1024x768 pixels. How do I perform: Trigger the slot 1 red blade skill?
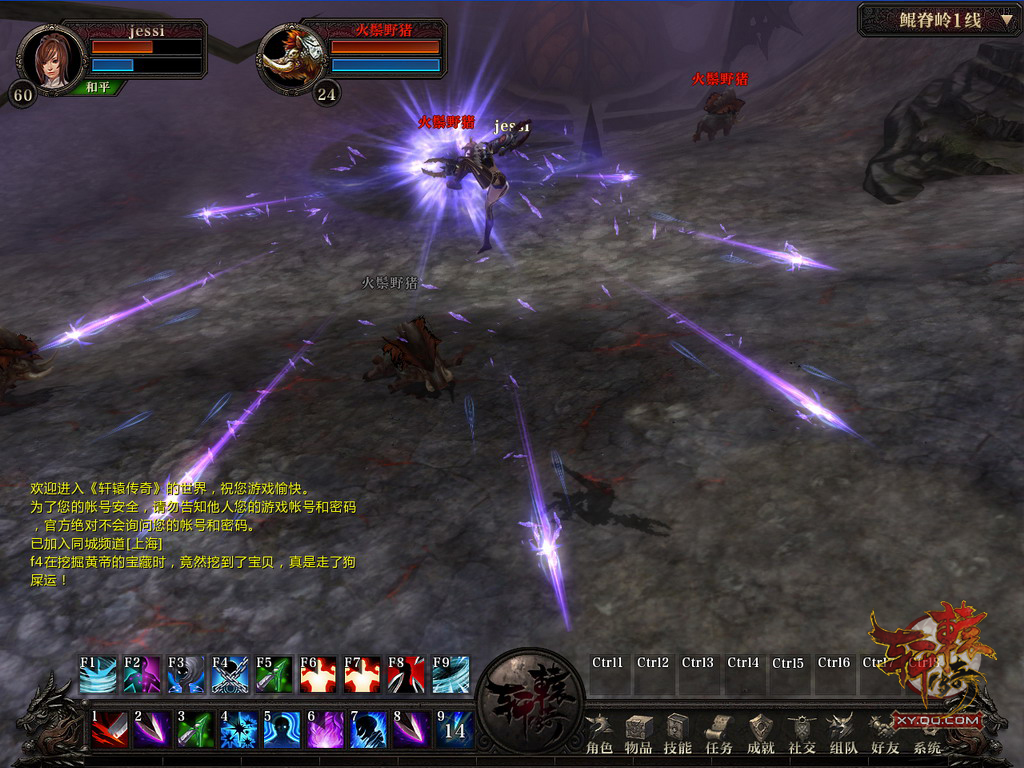(109, 729)
